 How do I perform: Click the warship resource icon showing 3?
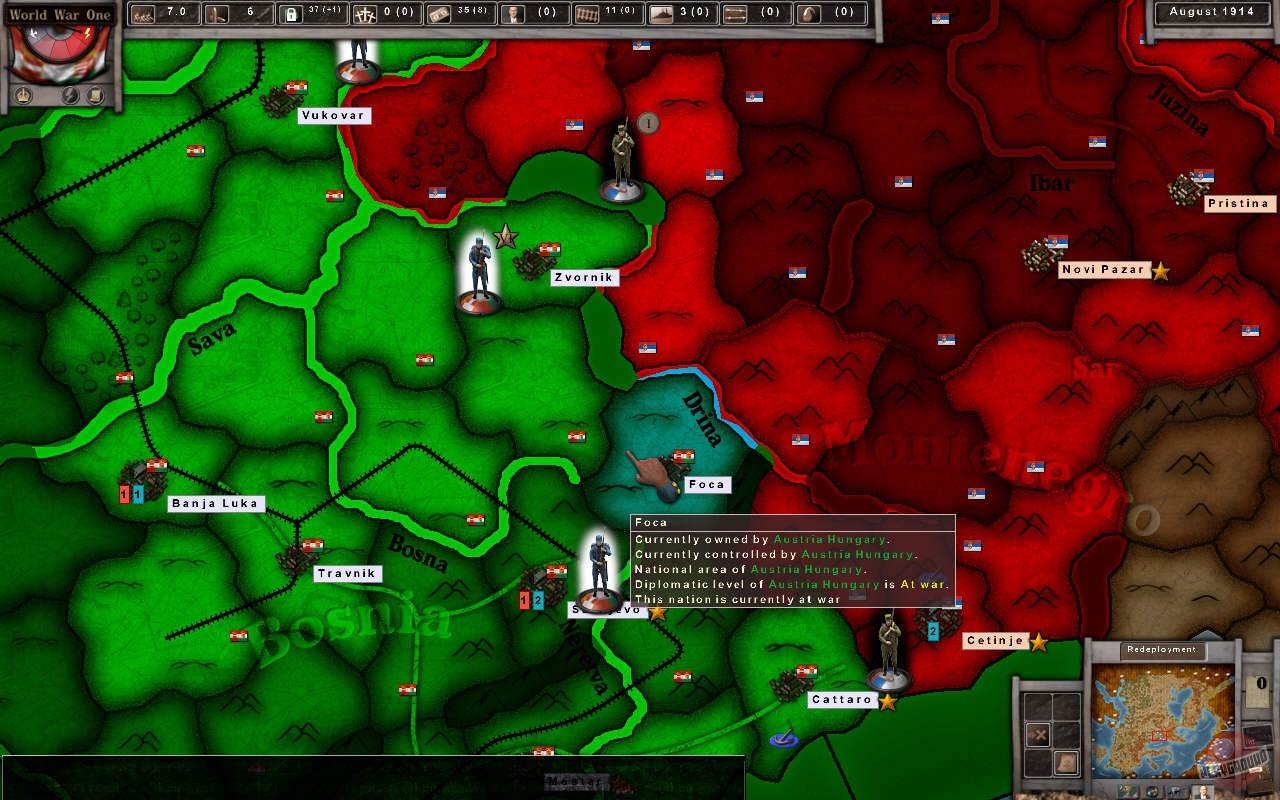click(x=661, y=12)
